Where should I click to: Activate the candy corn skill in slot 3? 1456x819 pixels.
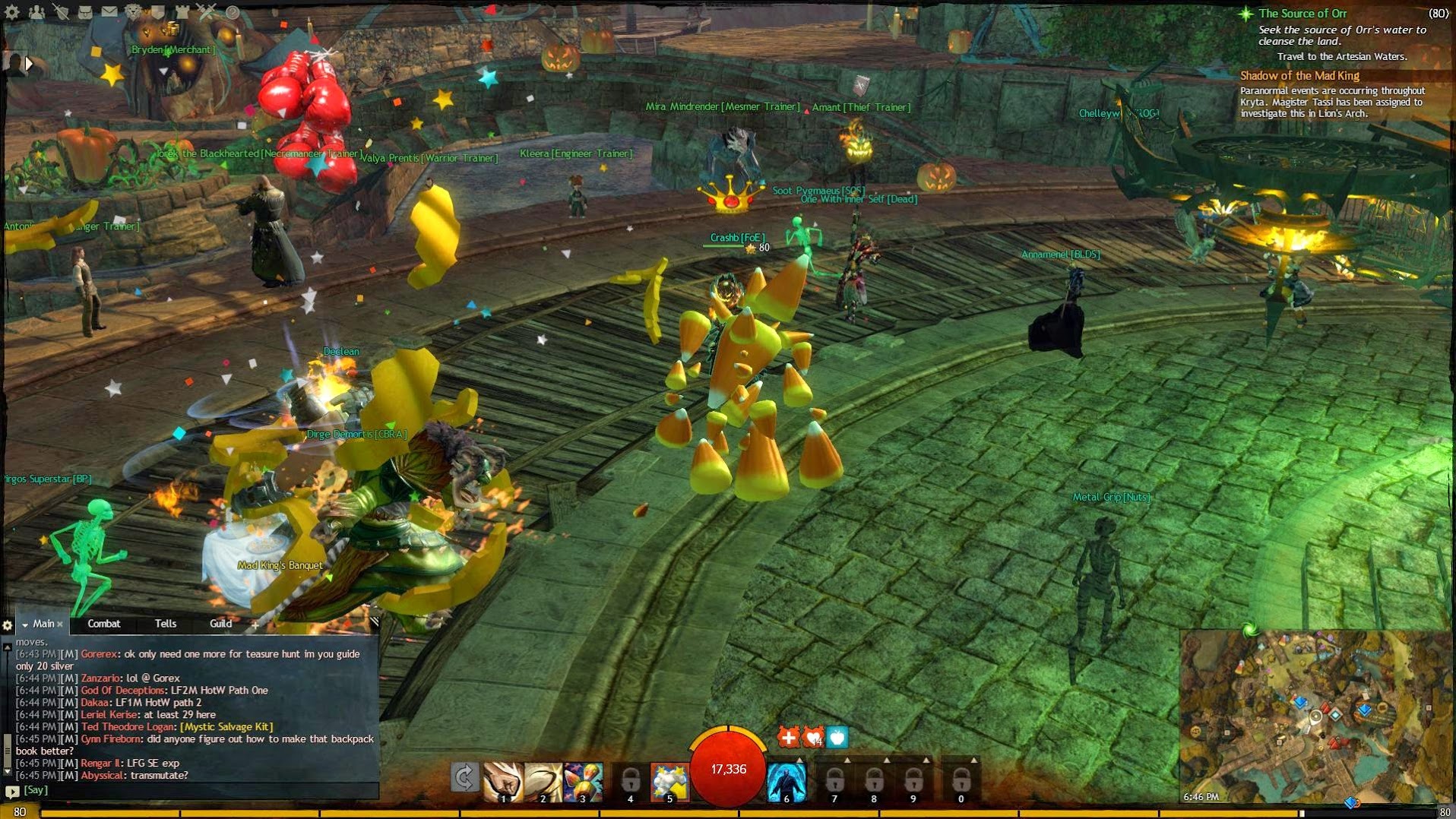click(x=583, y=781)
